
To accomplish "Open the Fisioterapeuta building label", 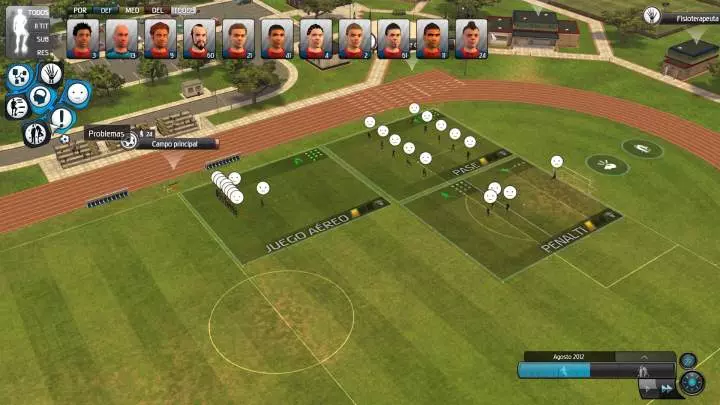I will pos(690,16).
